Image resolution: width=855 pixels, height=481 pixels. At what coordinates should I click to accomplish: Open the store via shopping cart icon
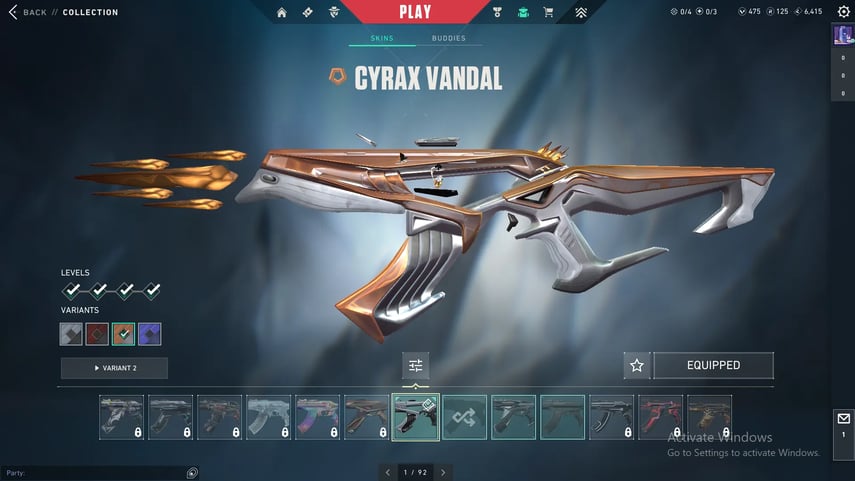coord(548,13)
